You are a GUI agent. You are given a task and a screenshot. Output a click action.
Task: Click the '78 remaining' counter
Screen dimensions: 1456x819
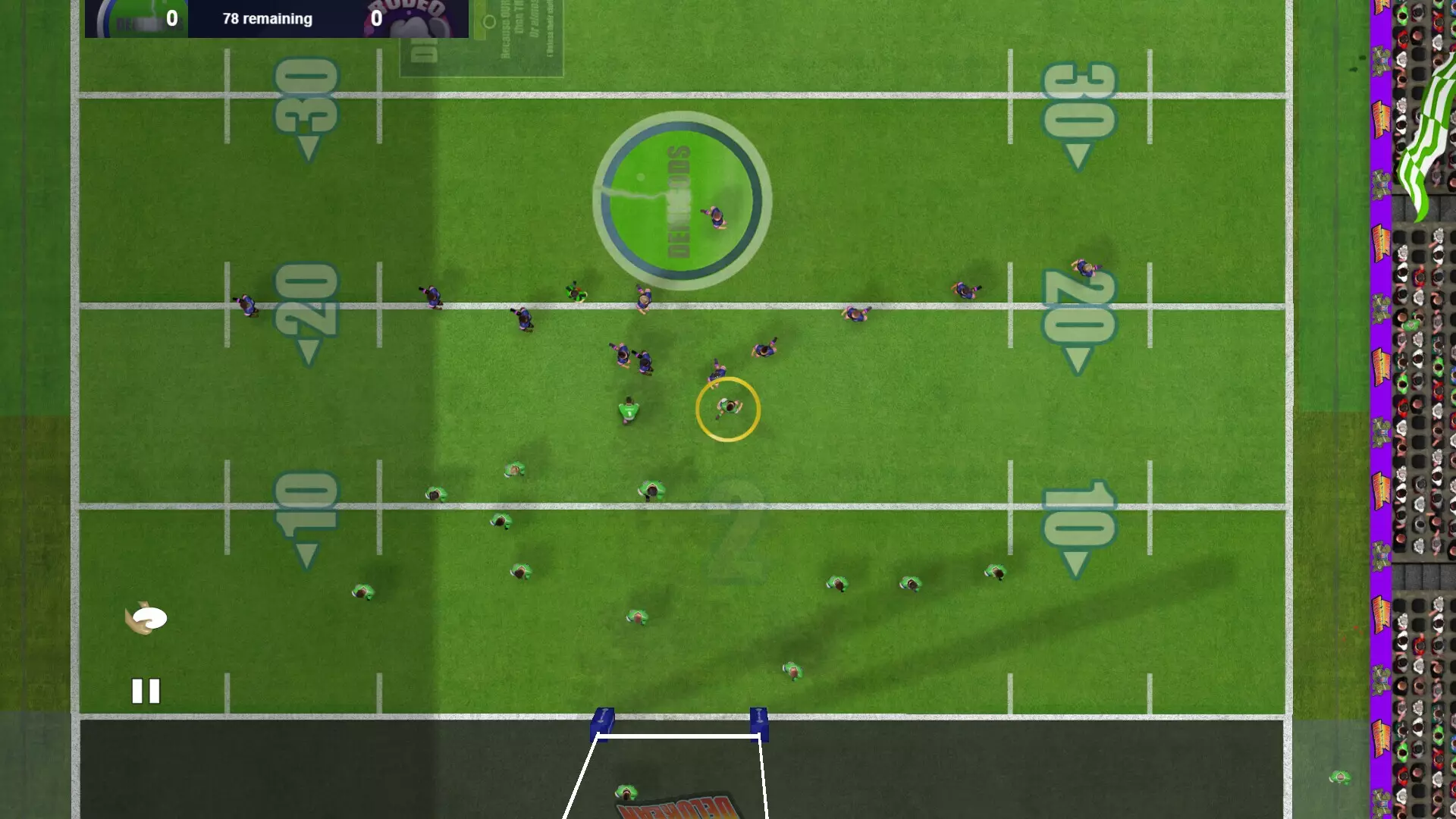click(x=266, y=19)
